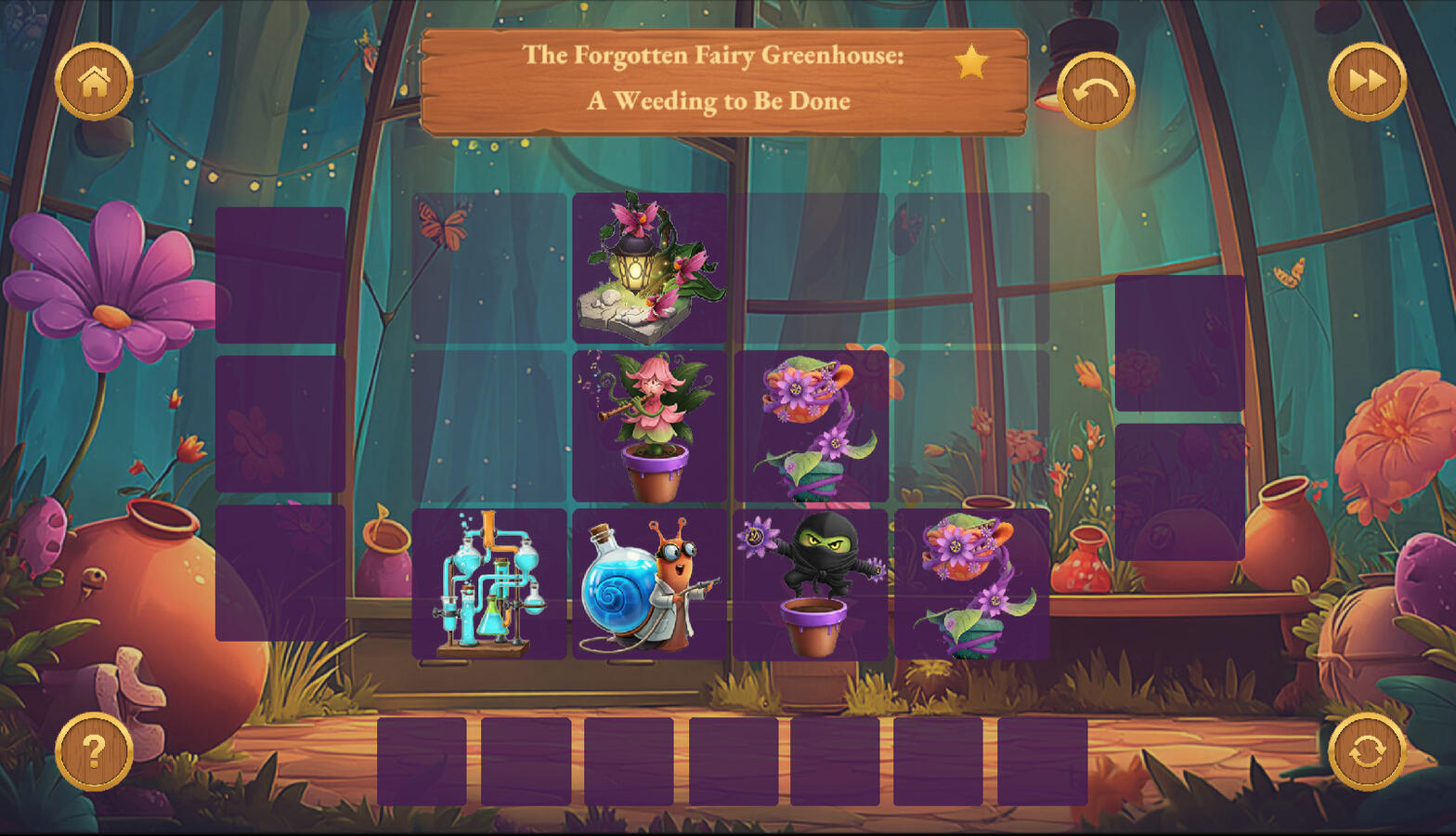Pick the ninja in a flowerpot tile
This screenshot has width=1456, height=836.
pos(811,584)
